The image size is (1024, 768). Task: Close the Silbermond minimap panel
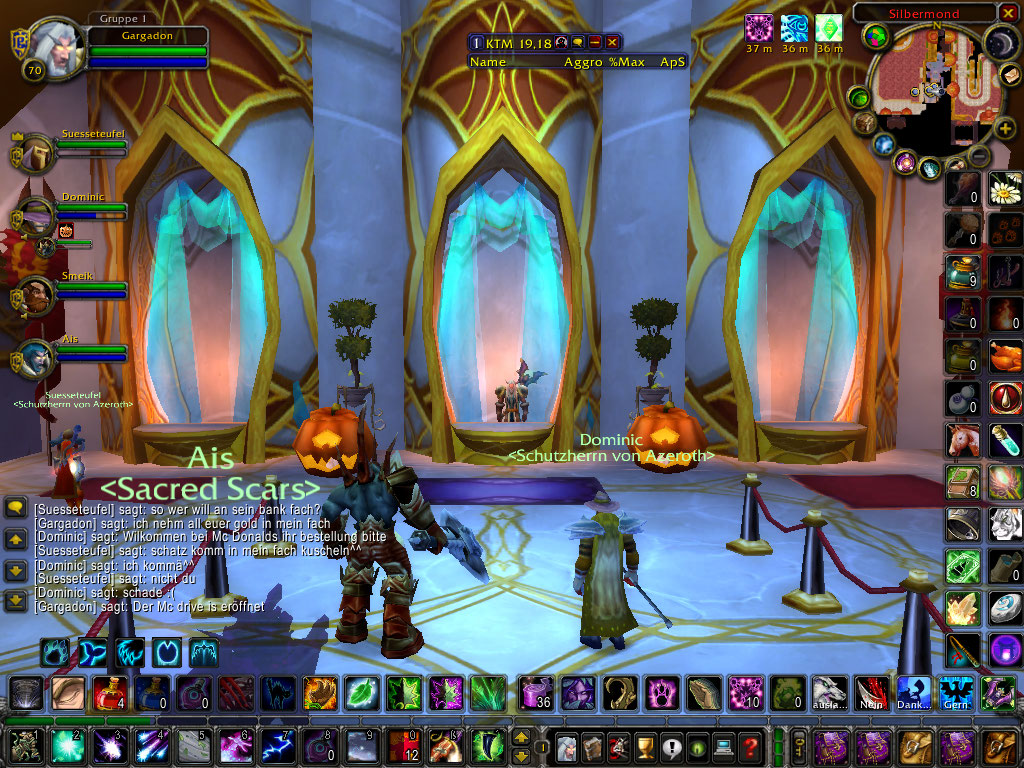[1007, 13]
